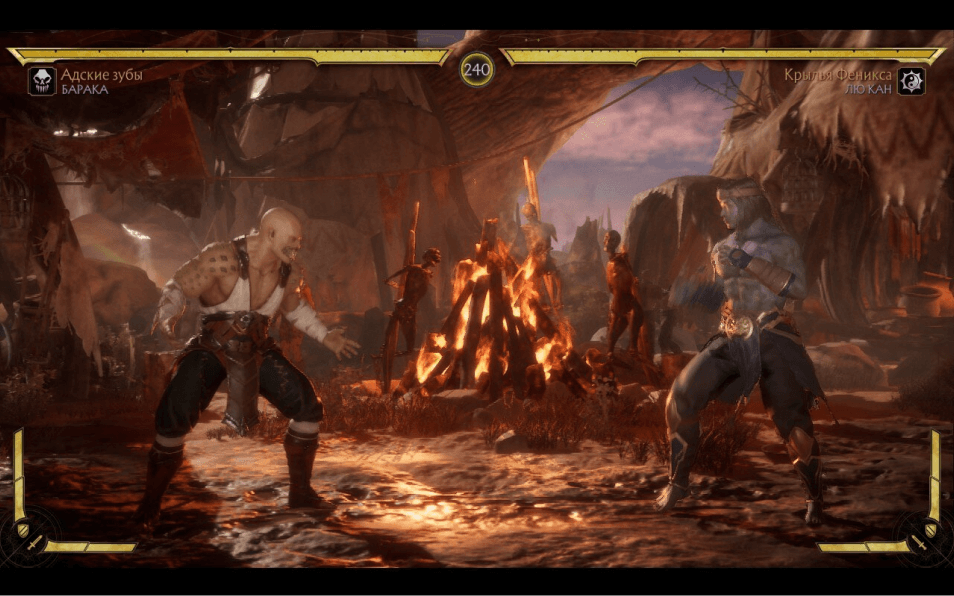Click Liu Kang's variation emblem icon
Image resolution: width=954 pixels, height=596 pixels.
(911, 81)
